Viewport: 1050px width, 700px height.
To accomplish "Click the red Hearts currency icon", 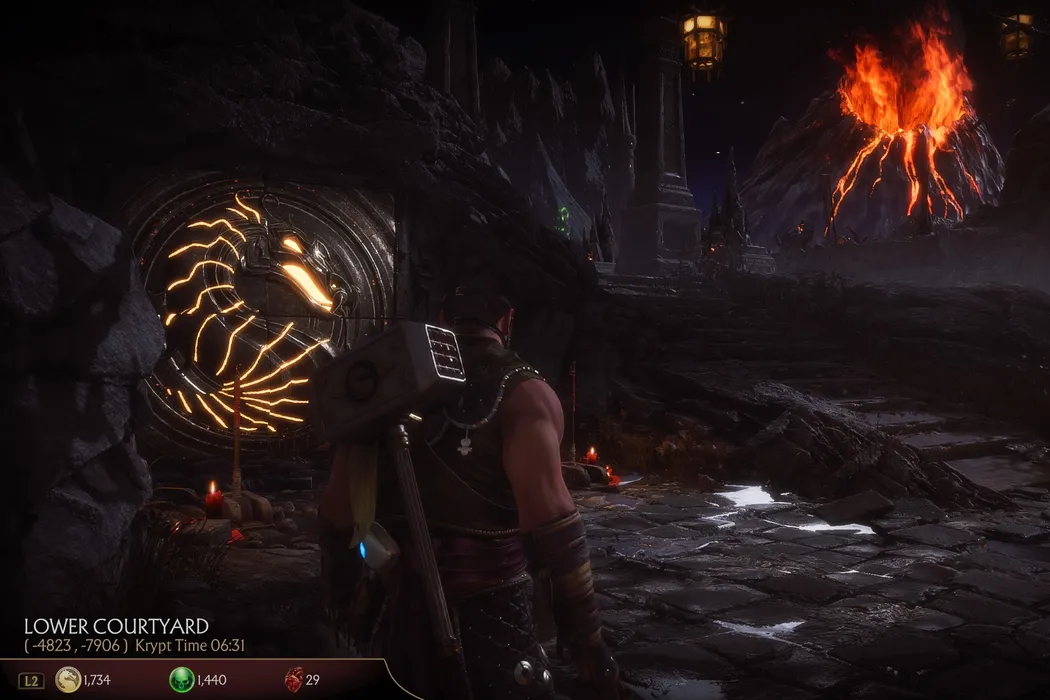I will [x=293, y=679].
